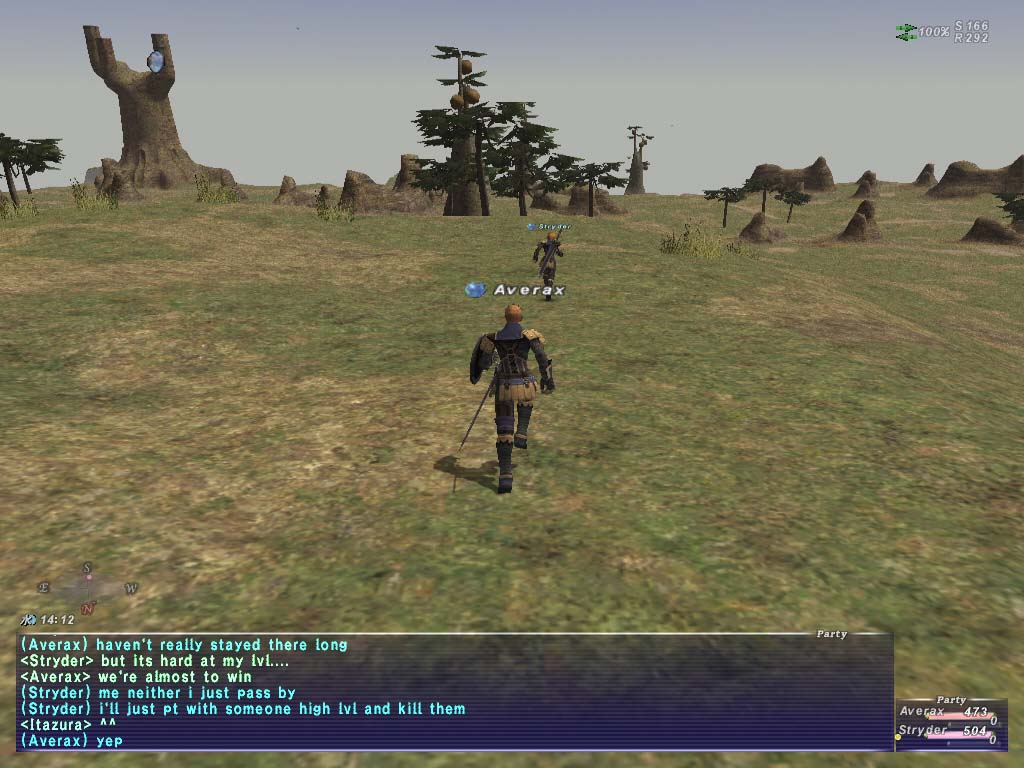Viewport: 1024px width, 768px height.
Task: Target Stryder in the party list
Action: pos(923,731)
